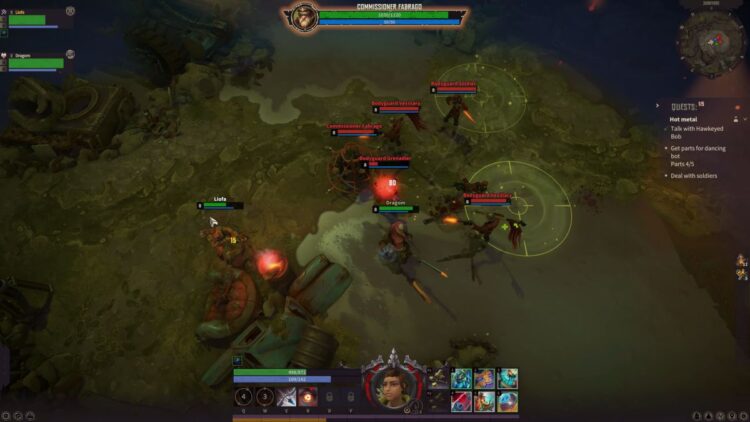Use the ability on cooldown showing 3
This screenshot has width=750, height=422.
[265, 397]
